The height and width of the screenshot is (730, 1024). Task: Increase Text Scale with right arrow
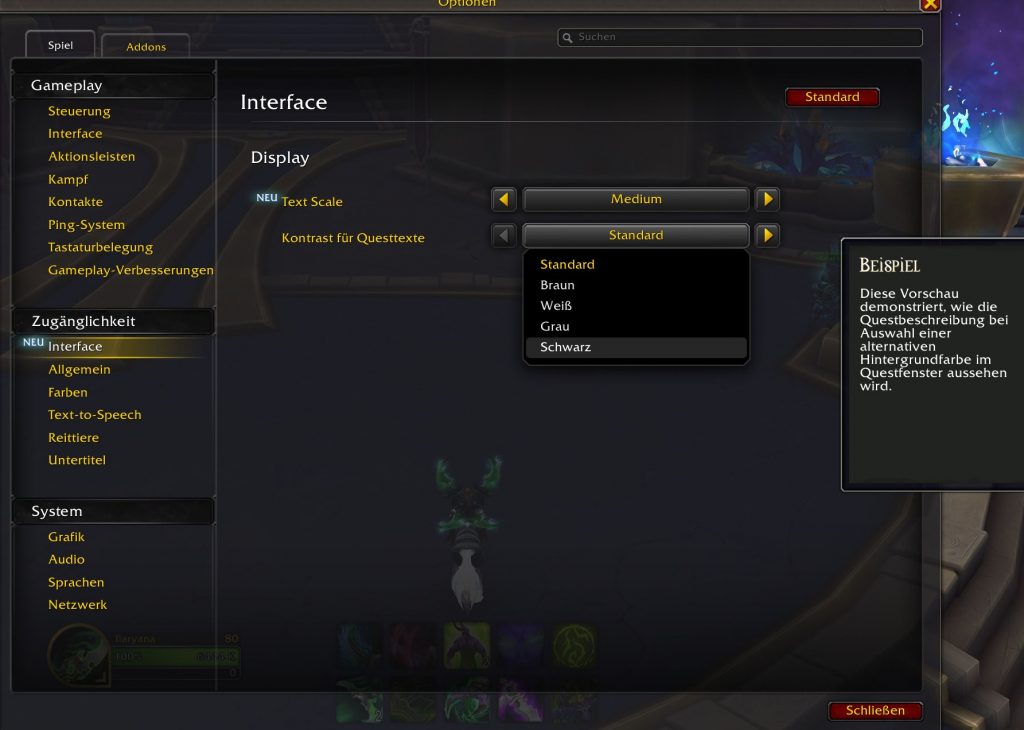pyautogui.click(x=767, y=199)
